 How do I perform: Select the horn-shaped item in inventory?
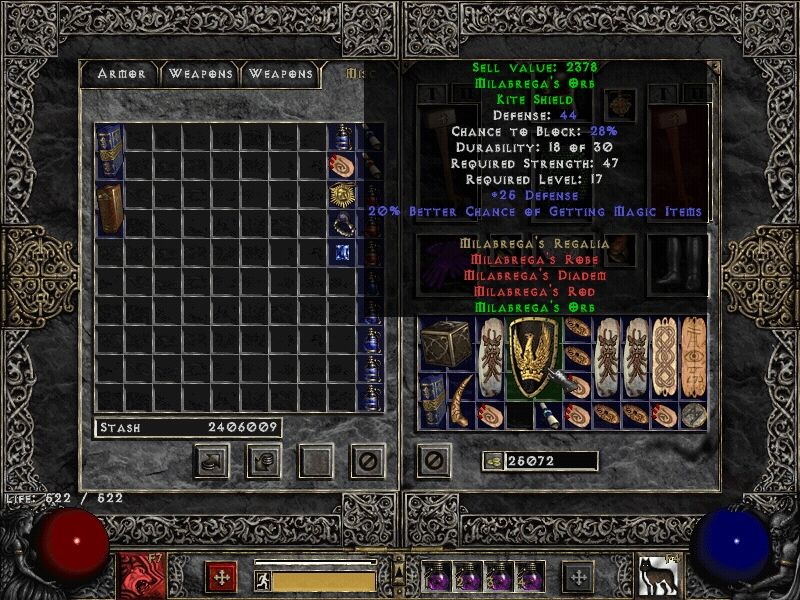pos(462,402)
